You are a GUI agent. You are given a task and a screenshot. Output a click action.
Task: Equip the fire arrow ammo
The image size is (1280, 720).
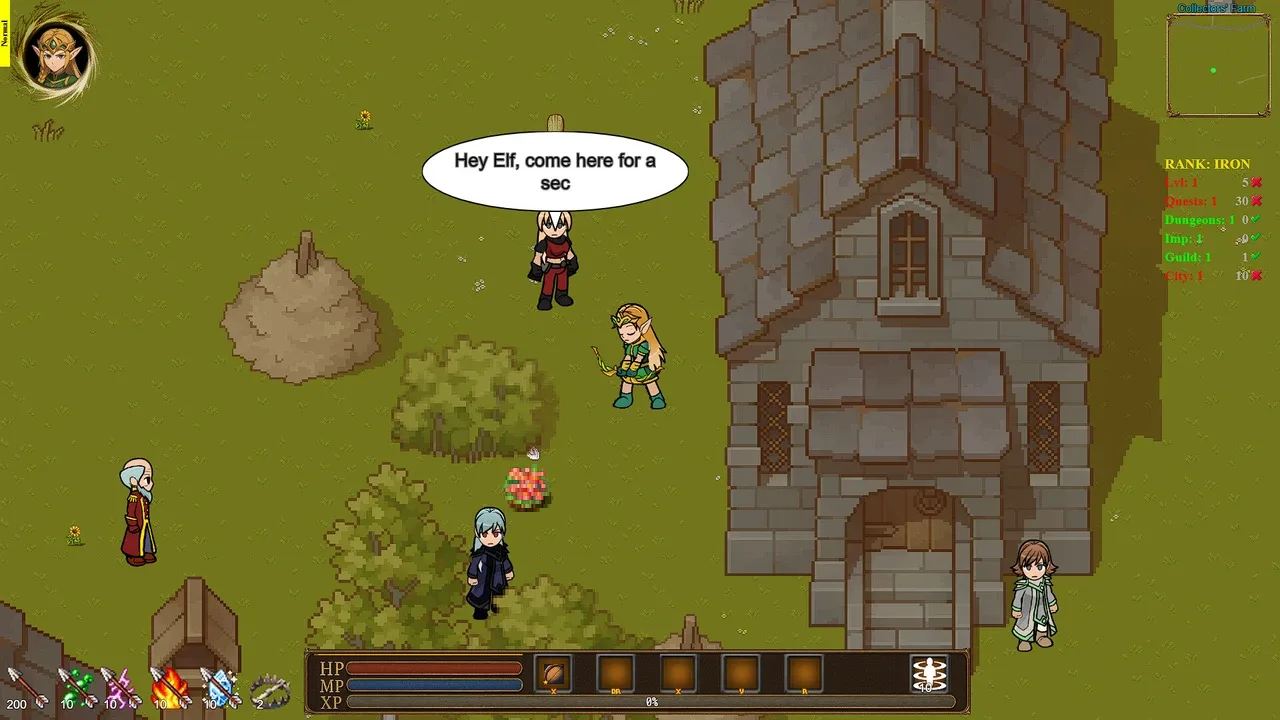170,687
